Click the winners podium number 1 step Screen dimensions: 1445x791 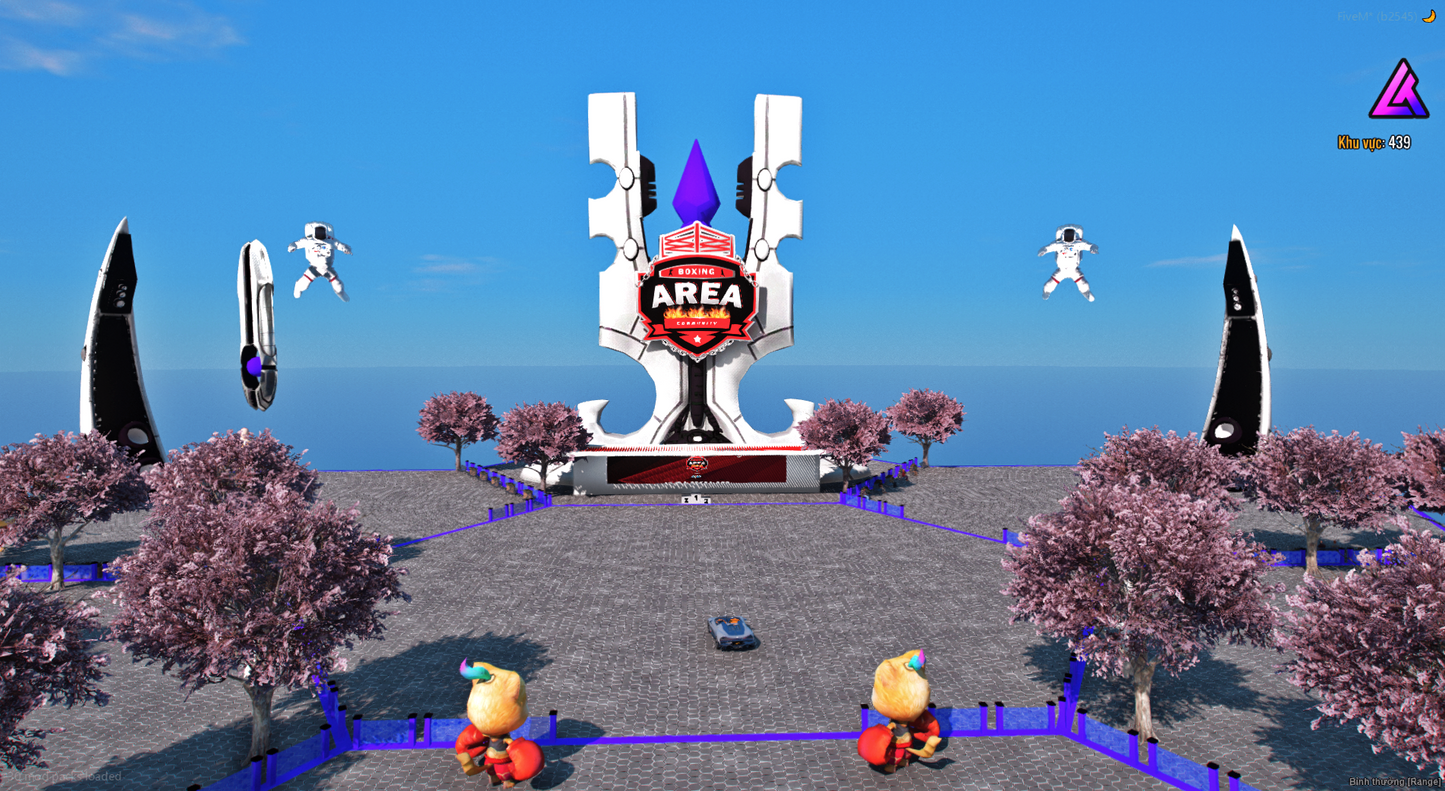tap(697, 497)
